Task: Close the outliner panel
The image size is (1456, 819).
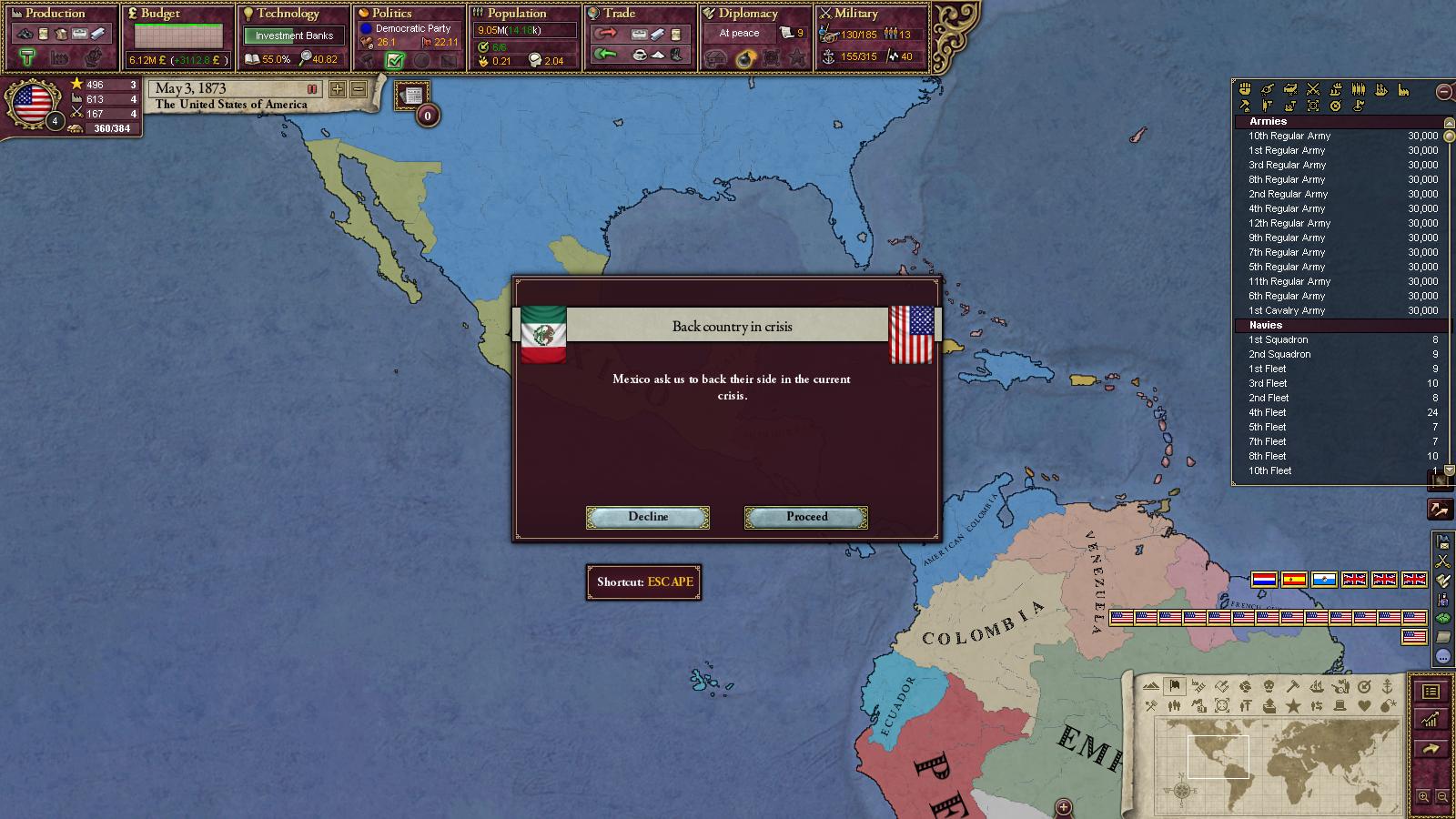Action: [1443, 91]
